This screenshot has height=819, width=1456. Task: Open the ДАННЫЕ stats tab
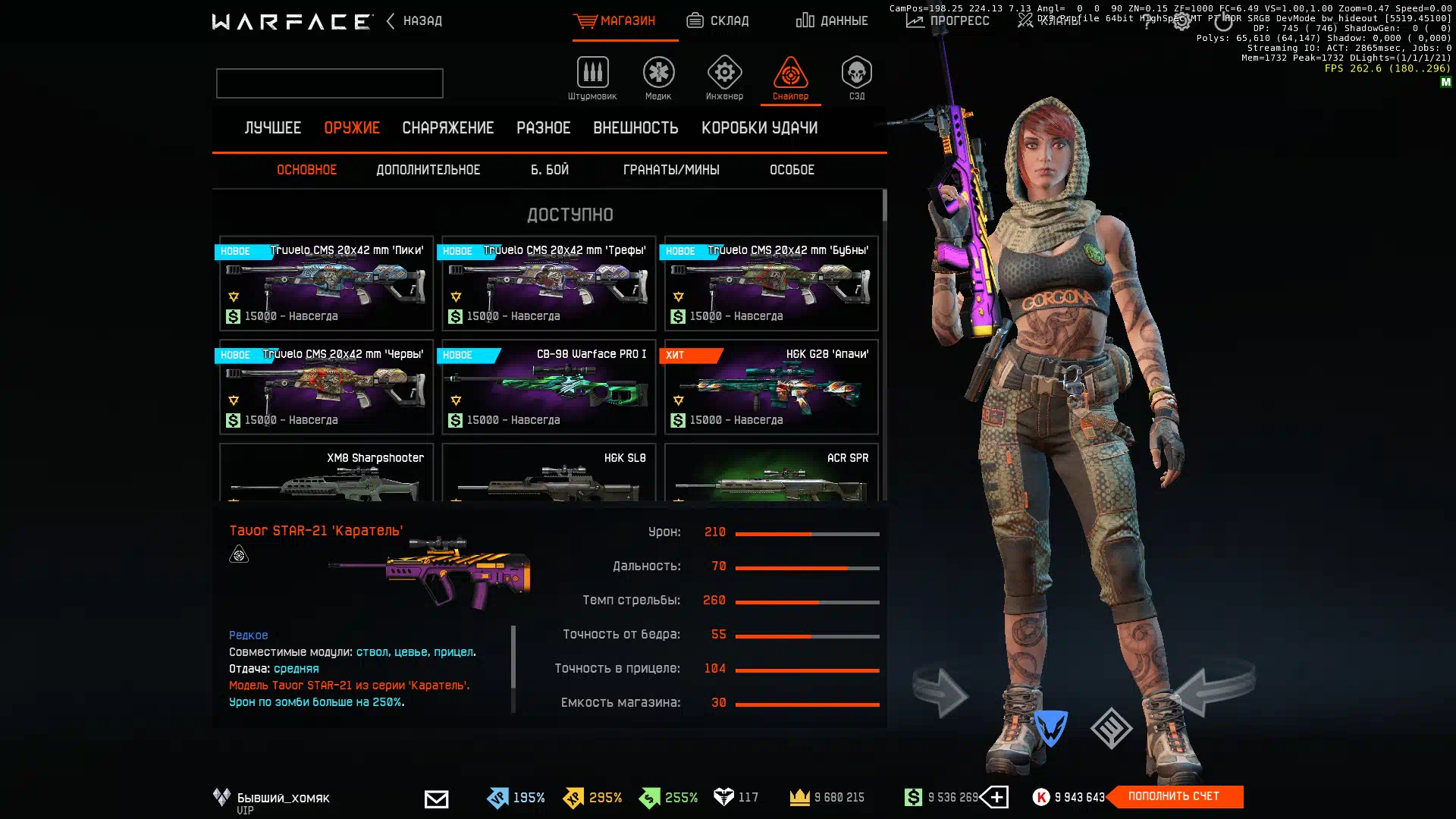click(x=832, y=21)
